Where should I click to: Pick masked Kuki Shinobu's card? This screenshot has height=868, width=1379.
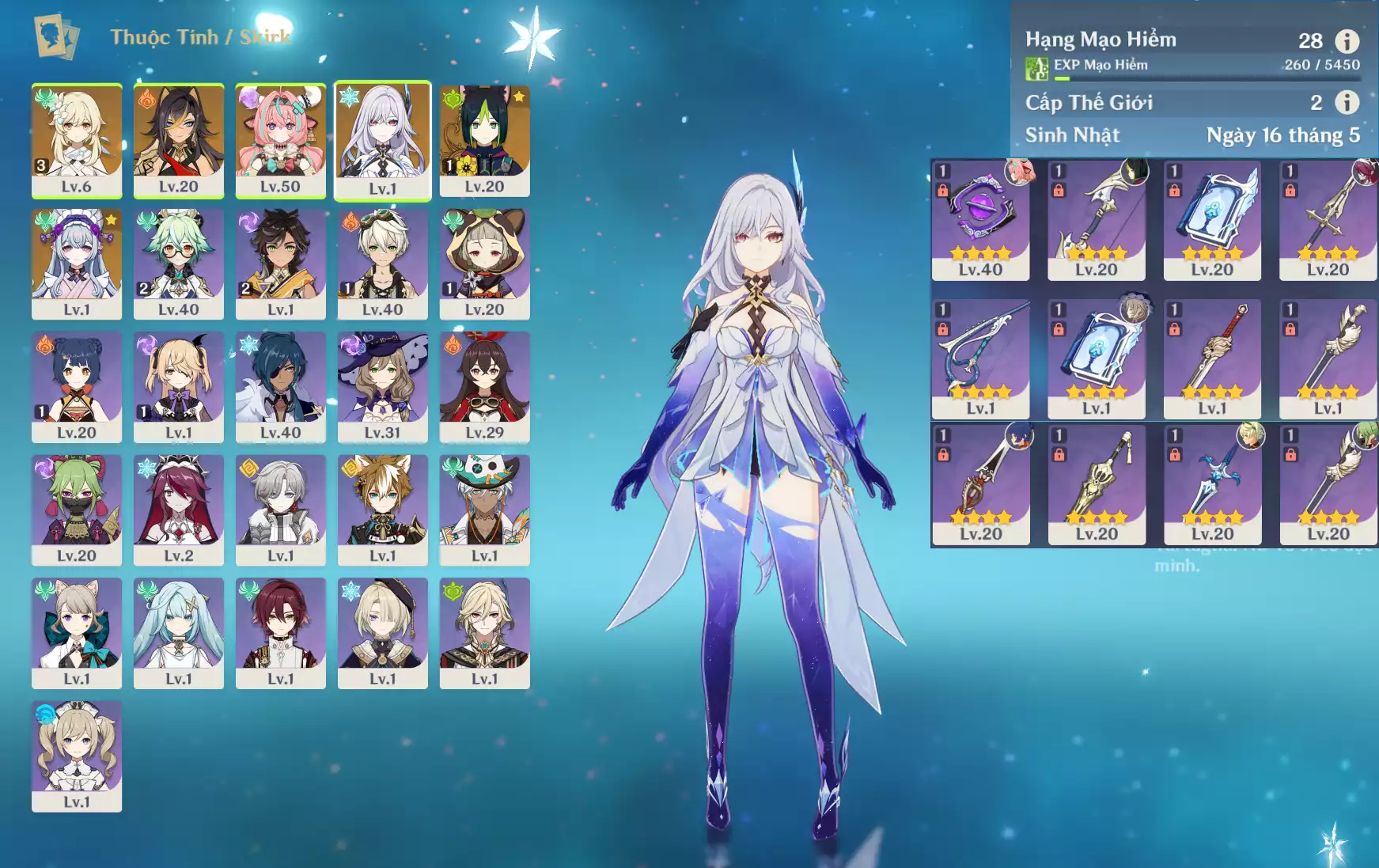[77, 510]
